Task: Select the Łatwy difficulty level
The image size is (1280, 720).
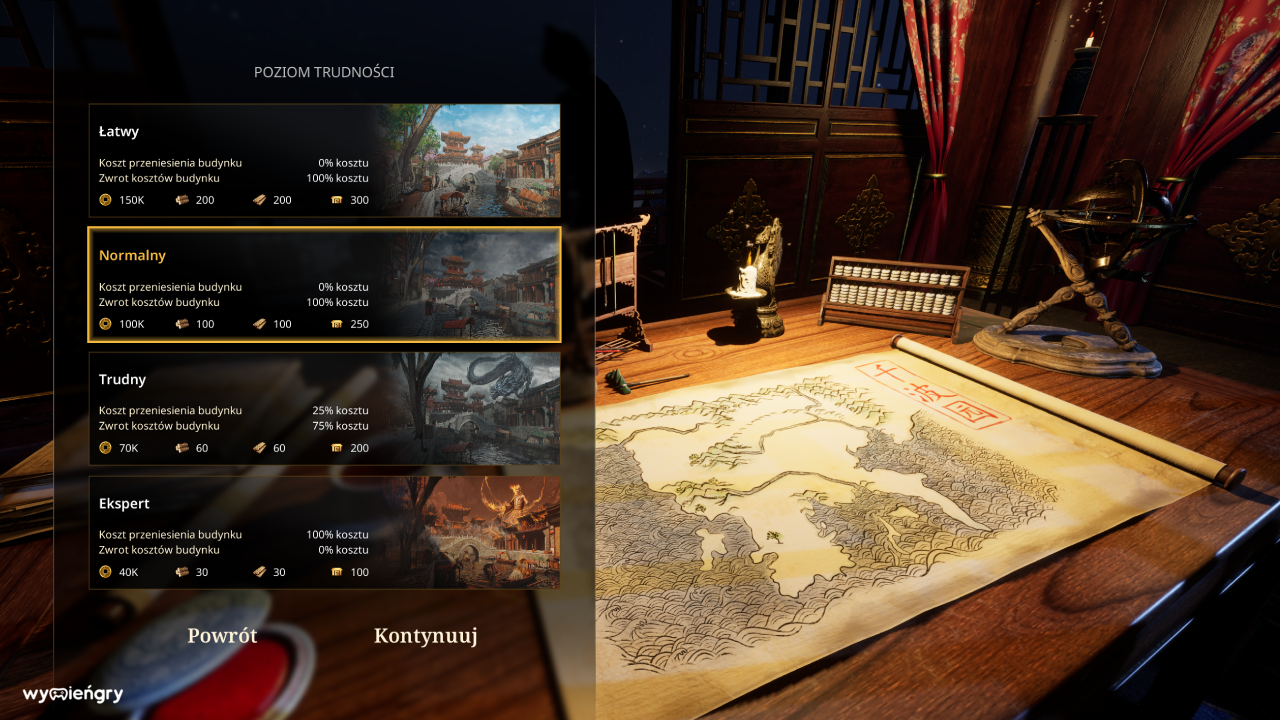Action: (x=250, y=160)
